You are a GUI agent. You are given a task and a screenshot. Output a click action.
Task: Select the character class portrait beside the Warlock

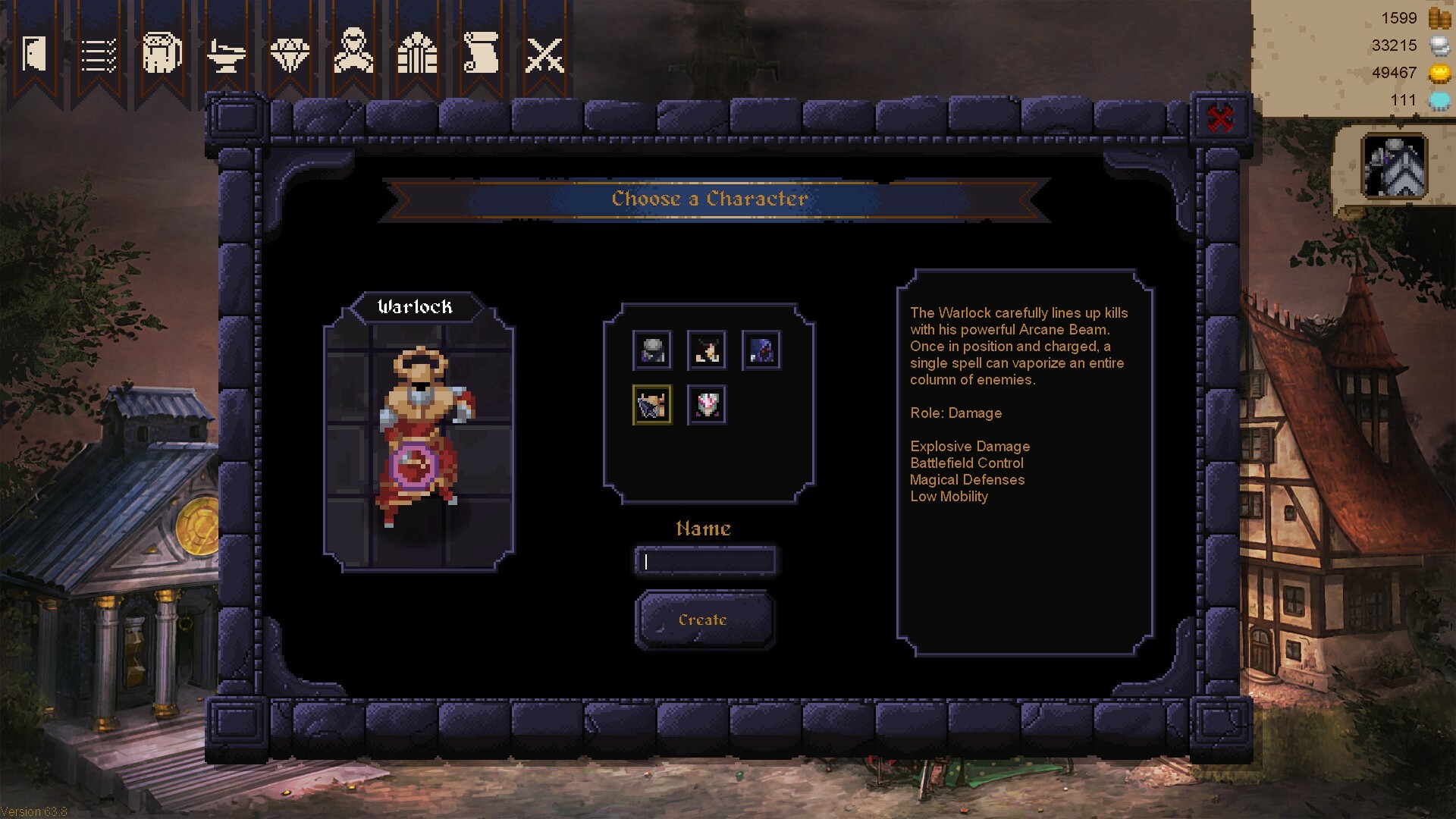pyautogui.click(x=706, y=404)
